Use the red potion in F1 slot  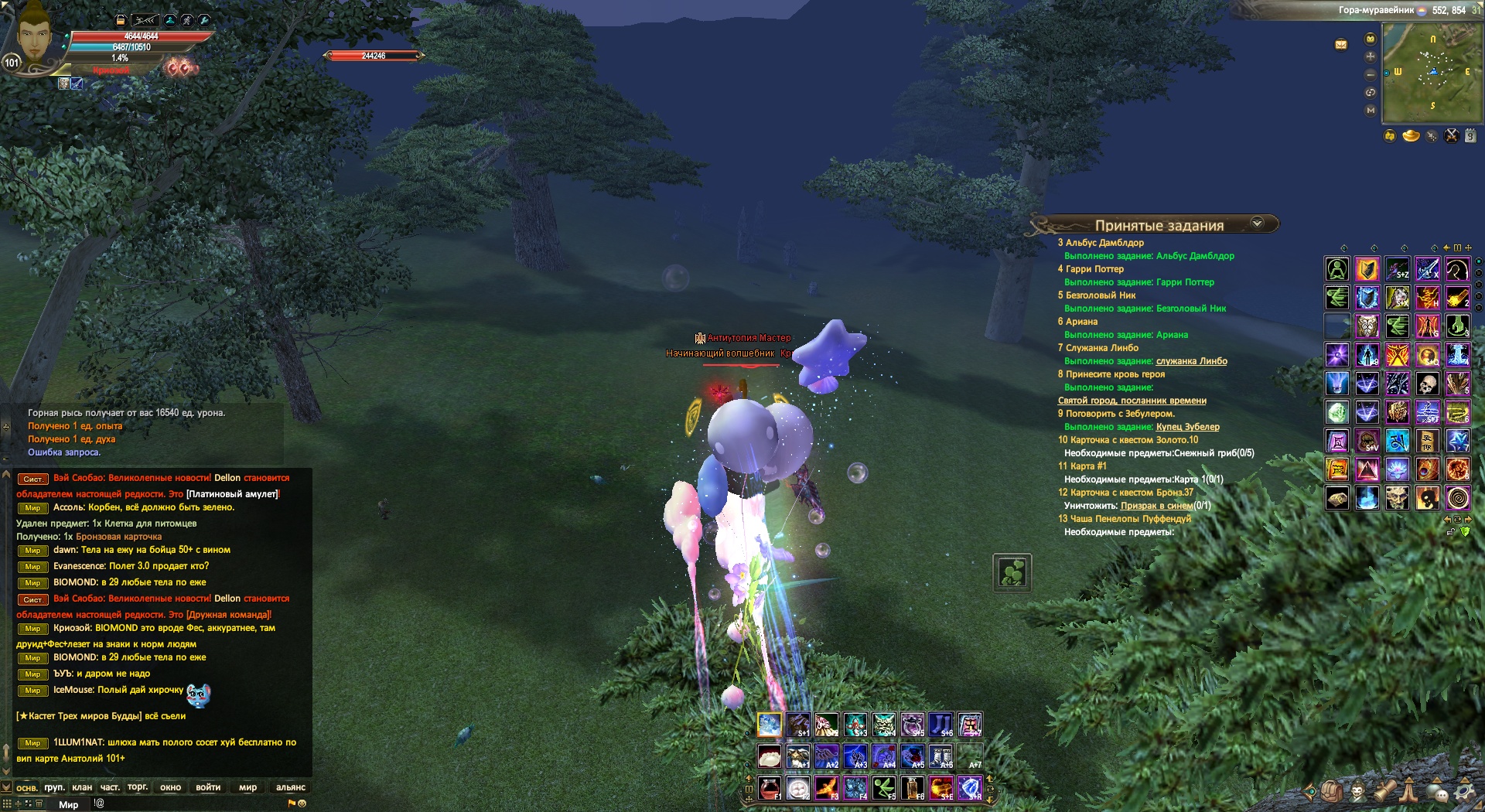[x=769, y=788]
